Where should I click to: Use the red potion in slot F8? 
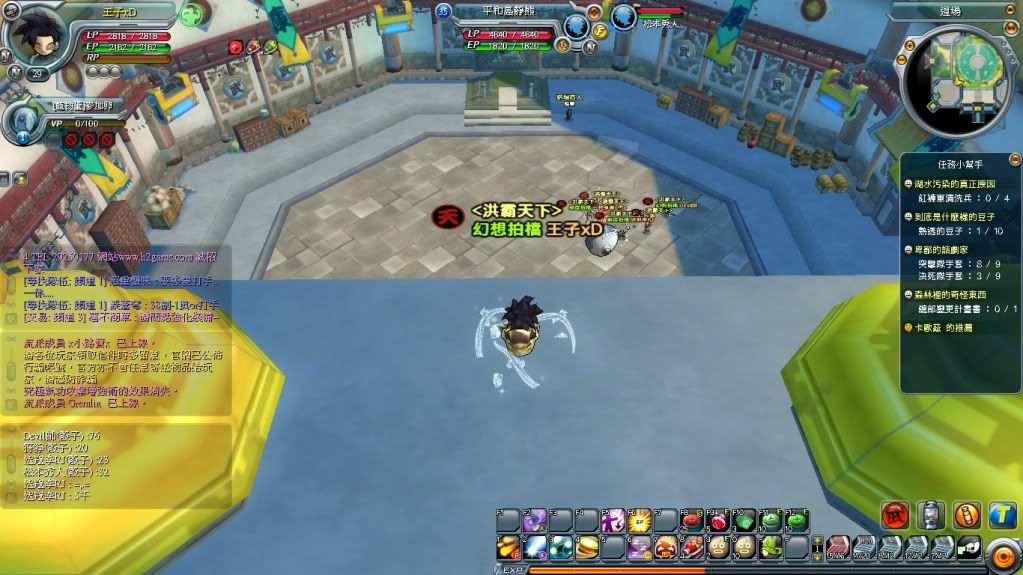(691, 520)
